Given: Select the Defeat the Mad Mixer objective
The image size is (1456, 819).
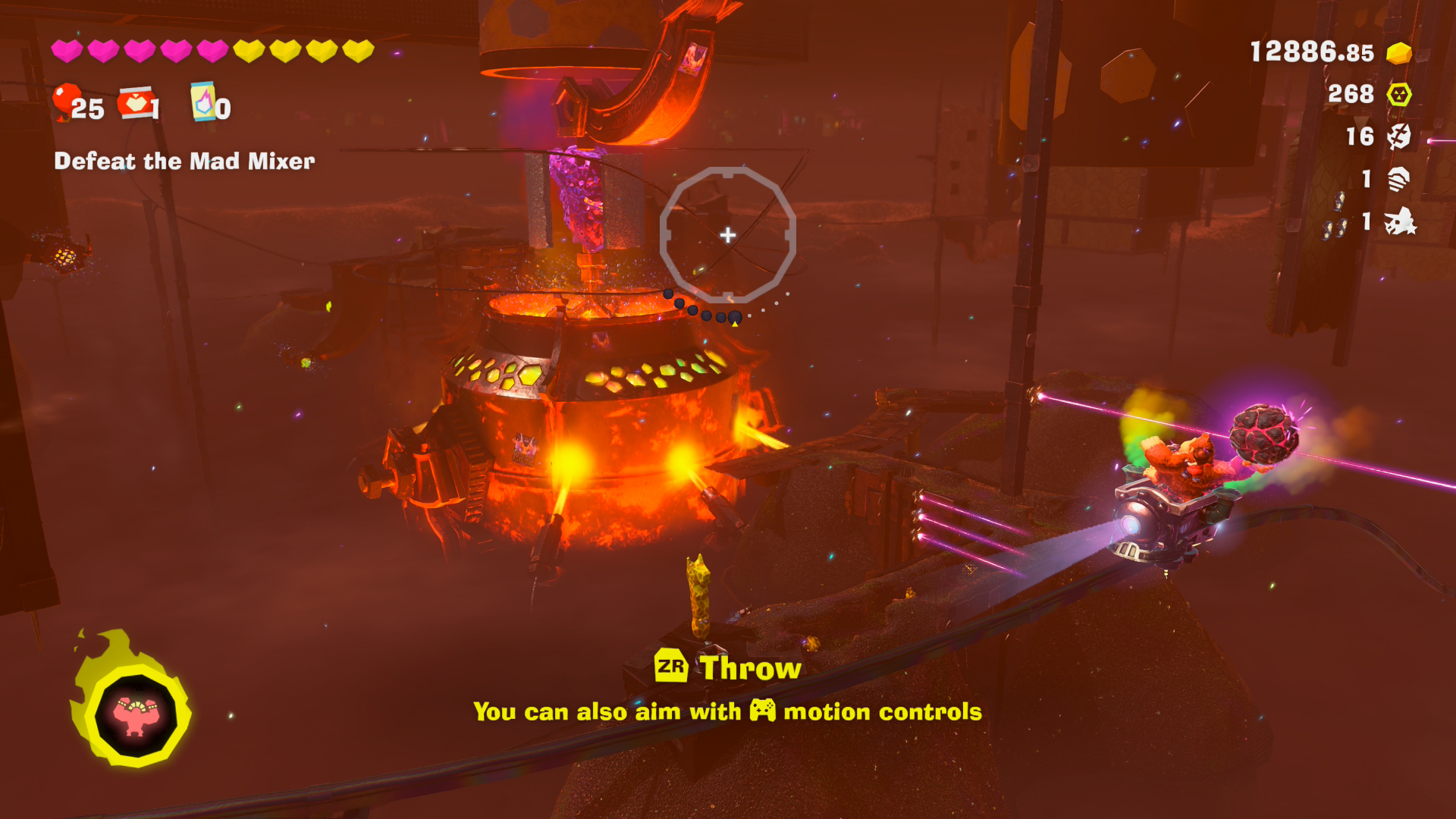Looking at the screenshot, I should (184, 162).
